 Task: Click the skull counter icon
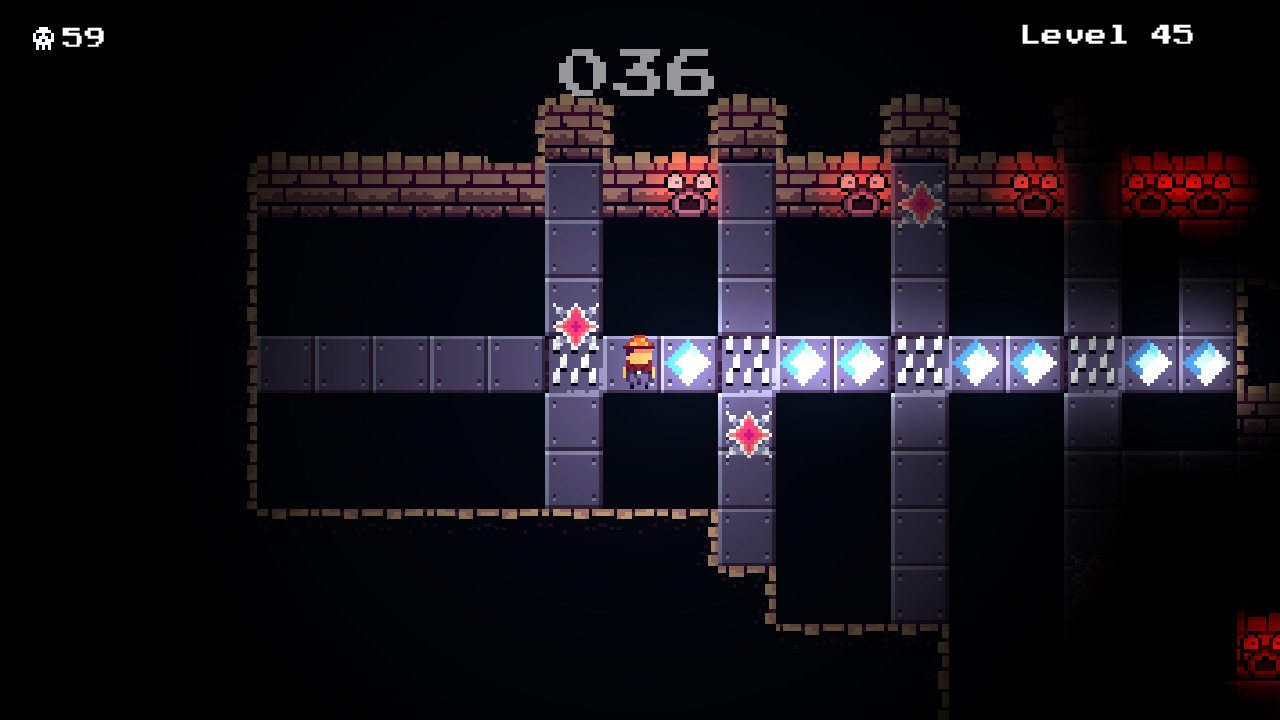click(x=44, y=37)
